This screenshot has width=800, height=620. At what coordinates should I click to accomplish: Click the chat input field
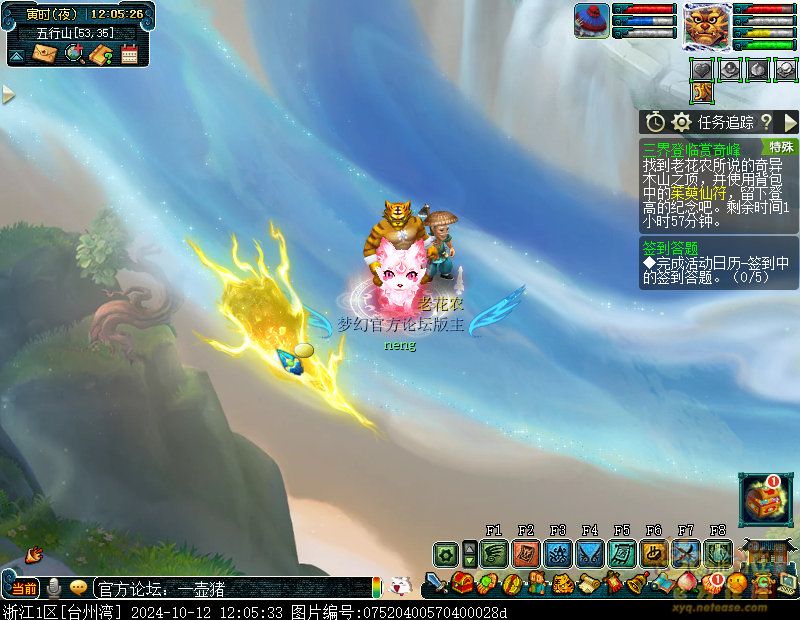point(230,589)
